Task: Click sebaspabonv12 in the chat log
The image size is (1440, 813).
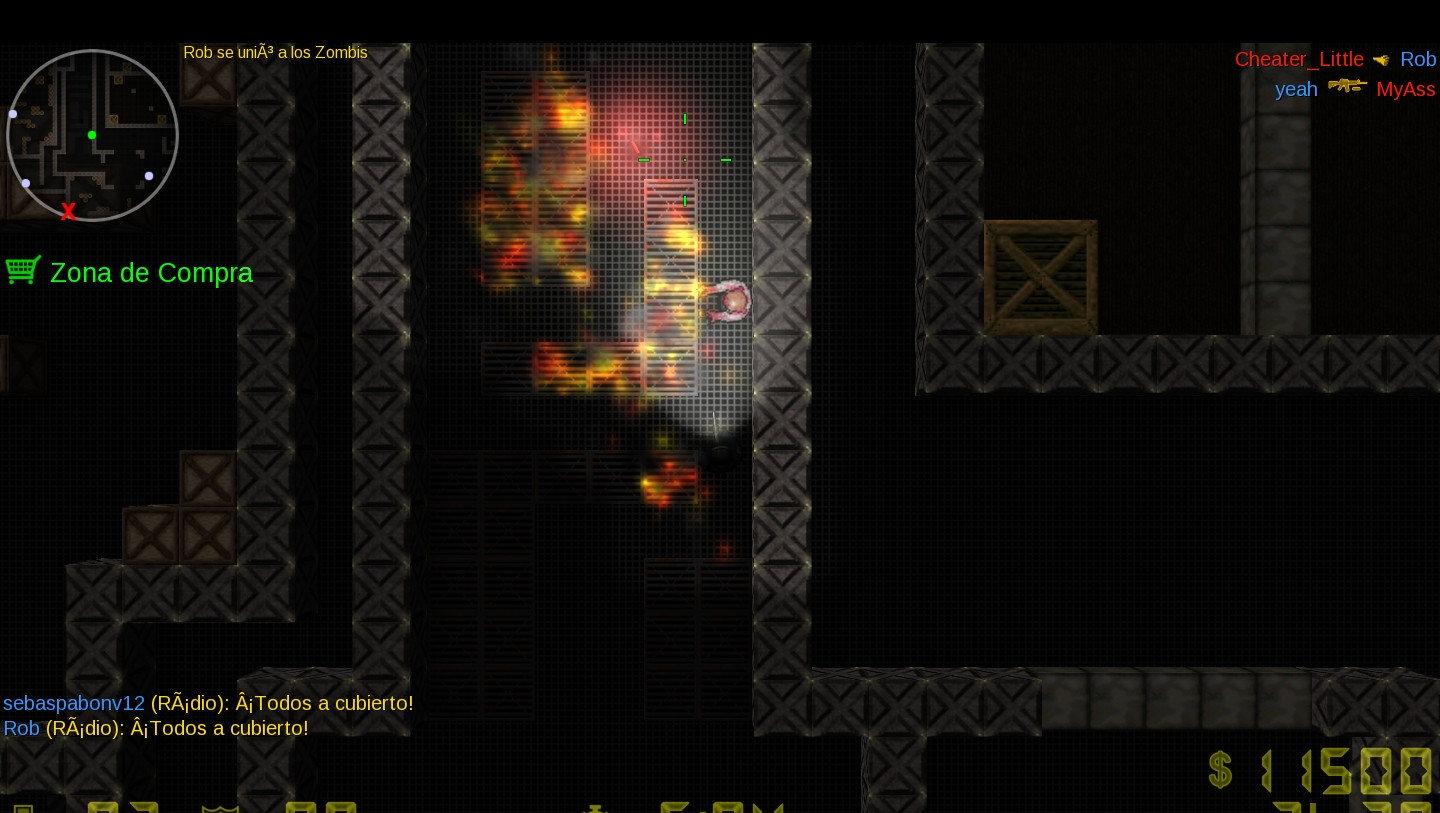Action: click(74, 703)
